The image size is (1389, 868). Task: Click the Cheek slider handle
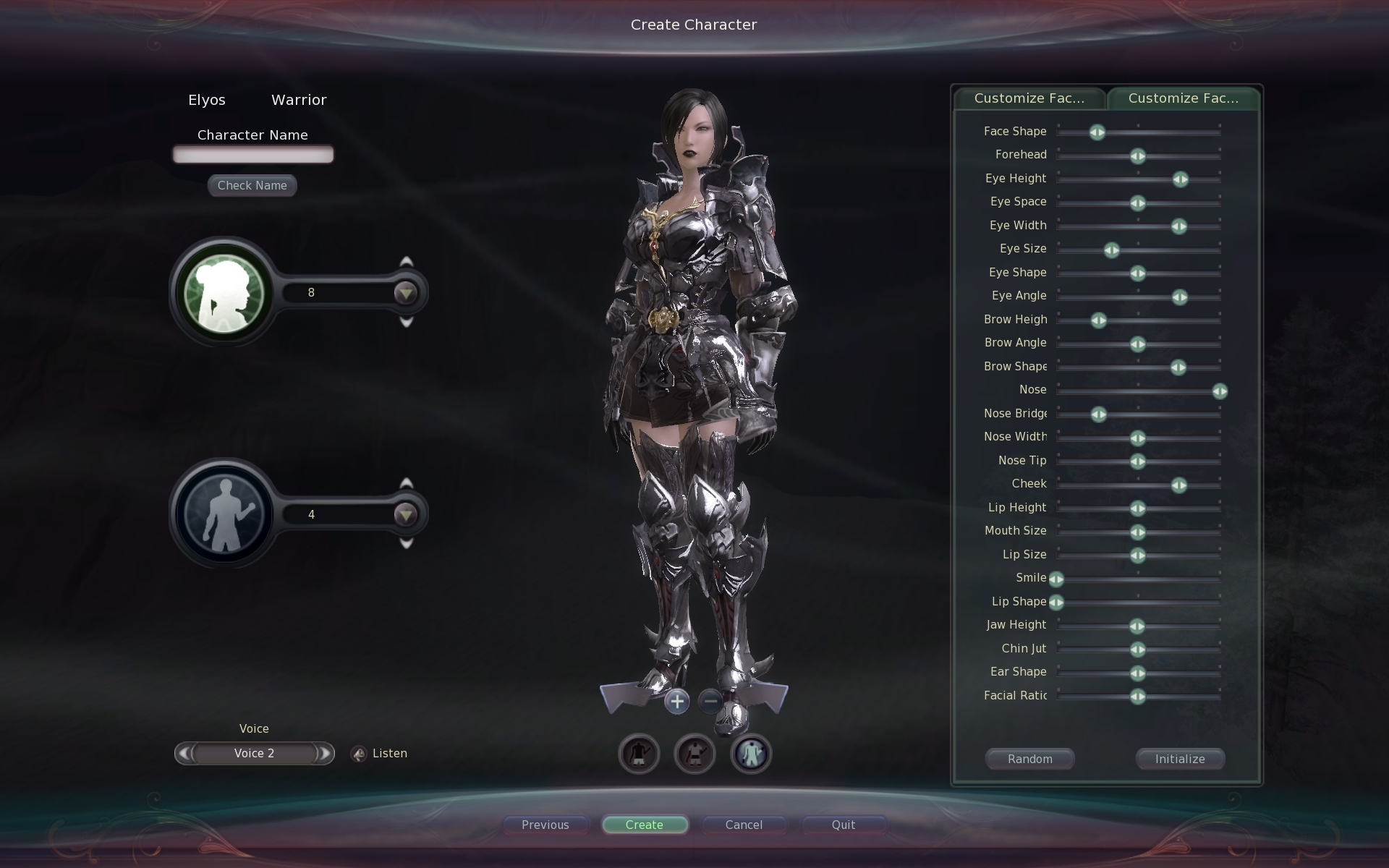point(1178,485)
